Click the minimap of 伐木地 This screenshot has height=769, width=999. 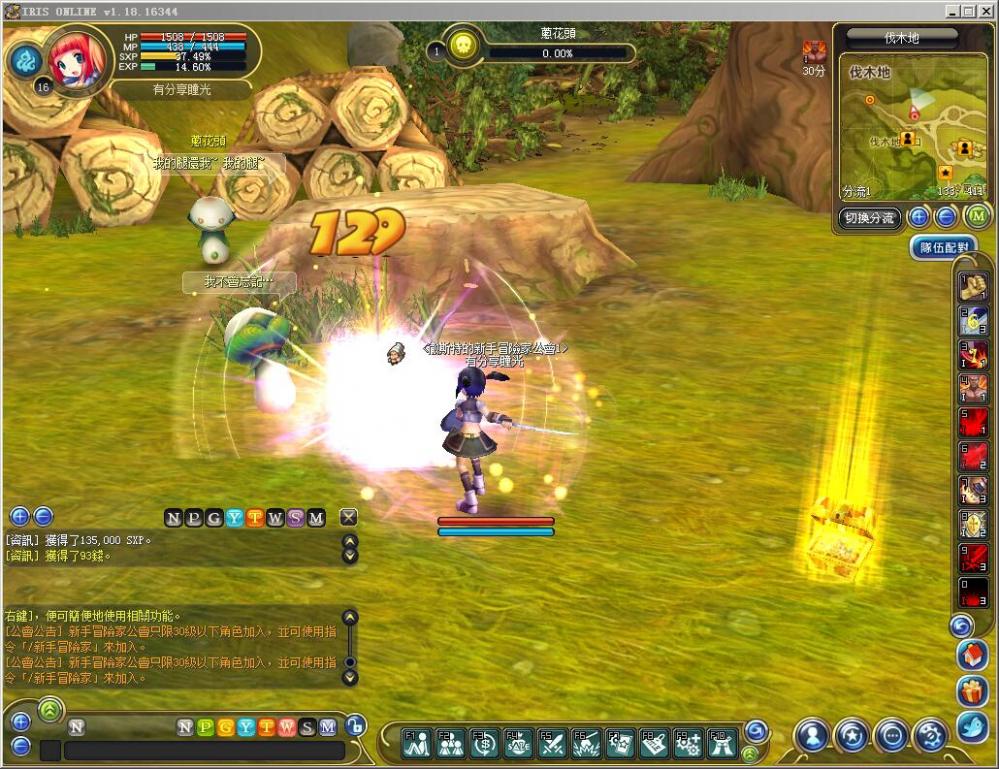point(911,130)
